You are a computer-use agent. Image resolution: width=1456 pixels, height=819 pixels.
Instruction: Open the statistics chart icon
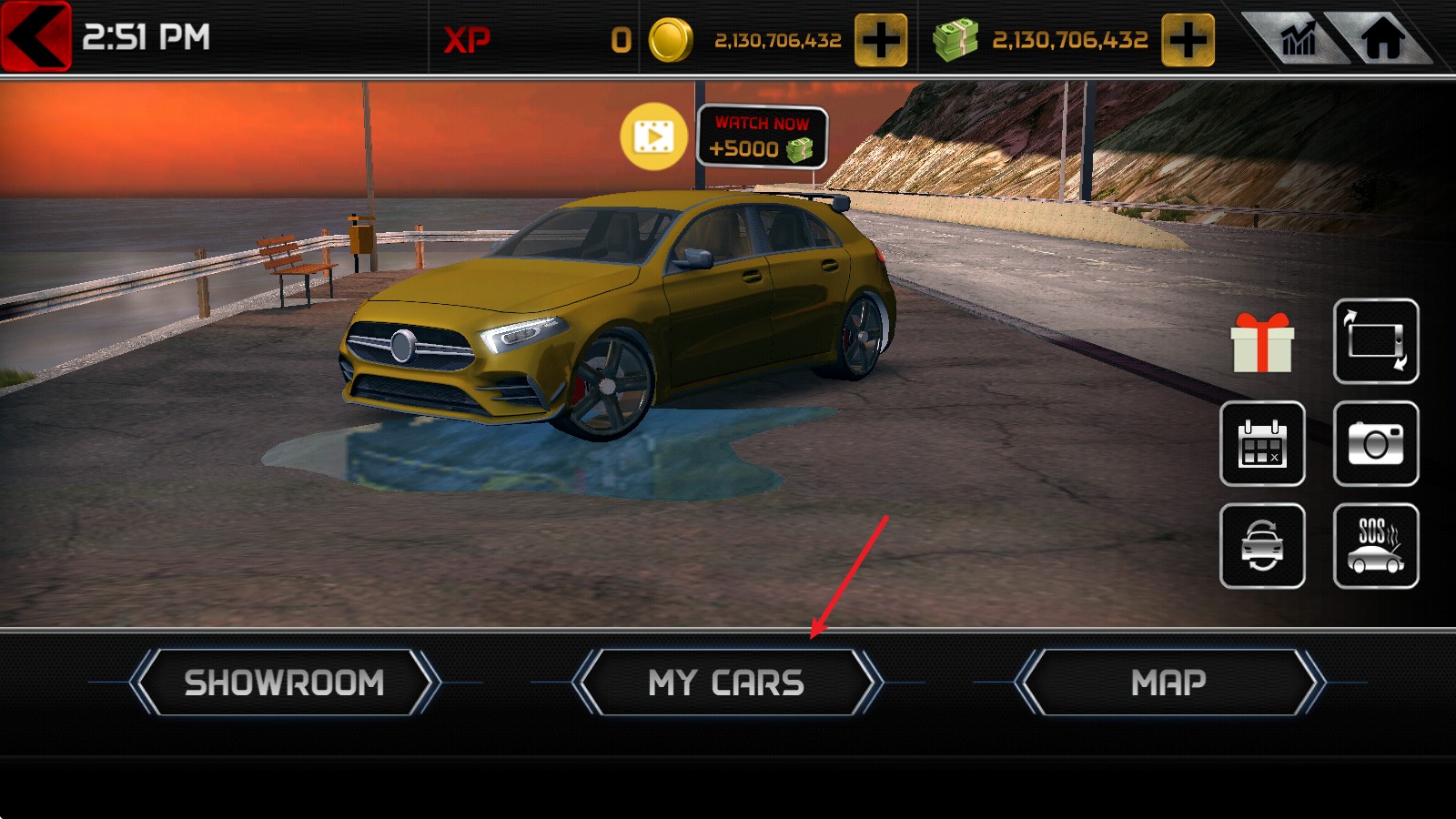click(x=1299, y=39)
